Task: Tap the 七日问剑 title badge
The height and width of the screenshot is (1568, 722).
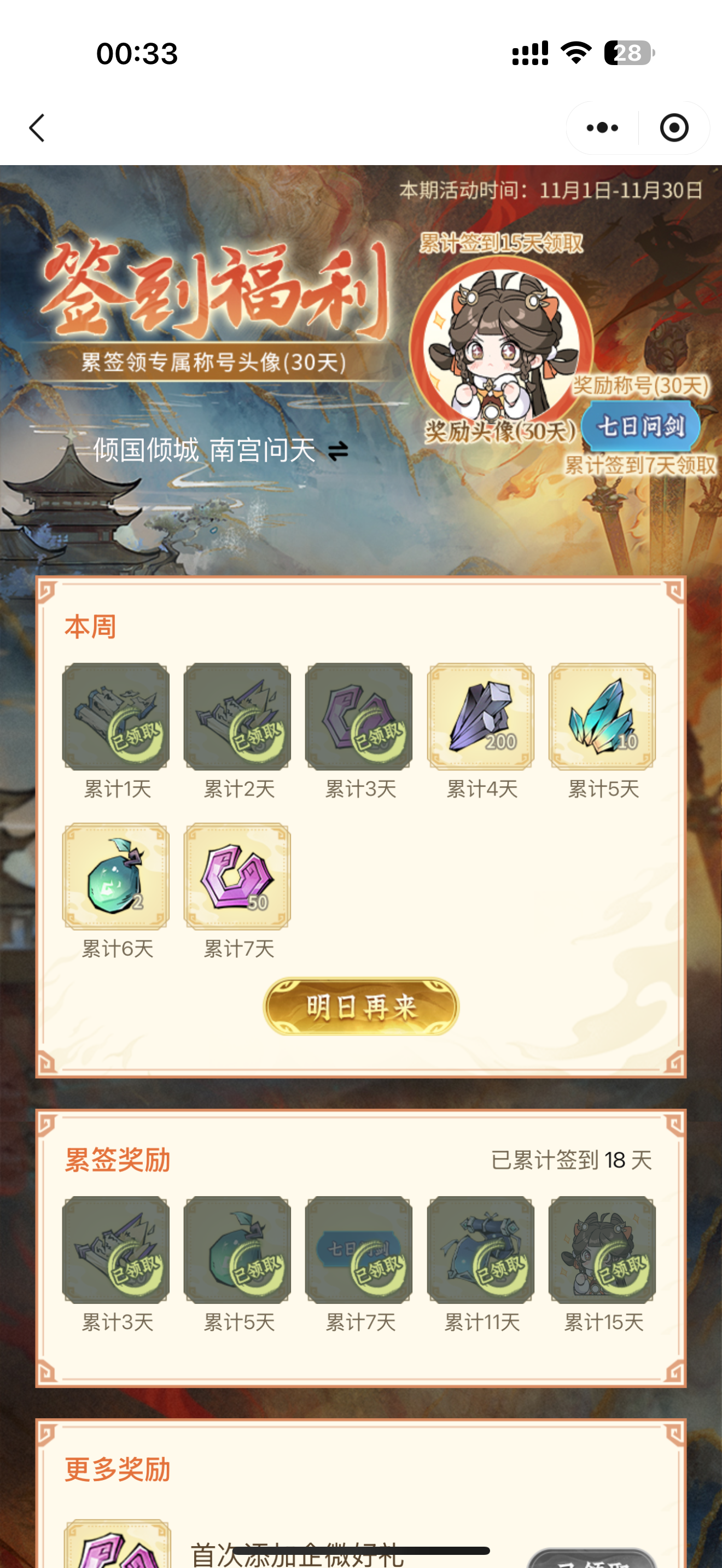Action: pos(641,426)
